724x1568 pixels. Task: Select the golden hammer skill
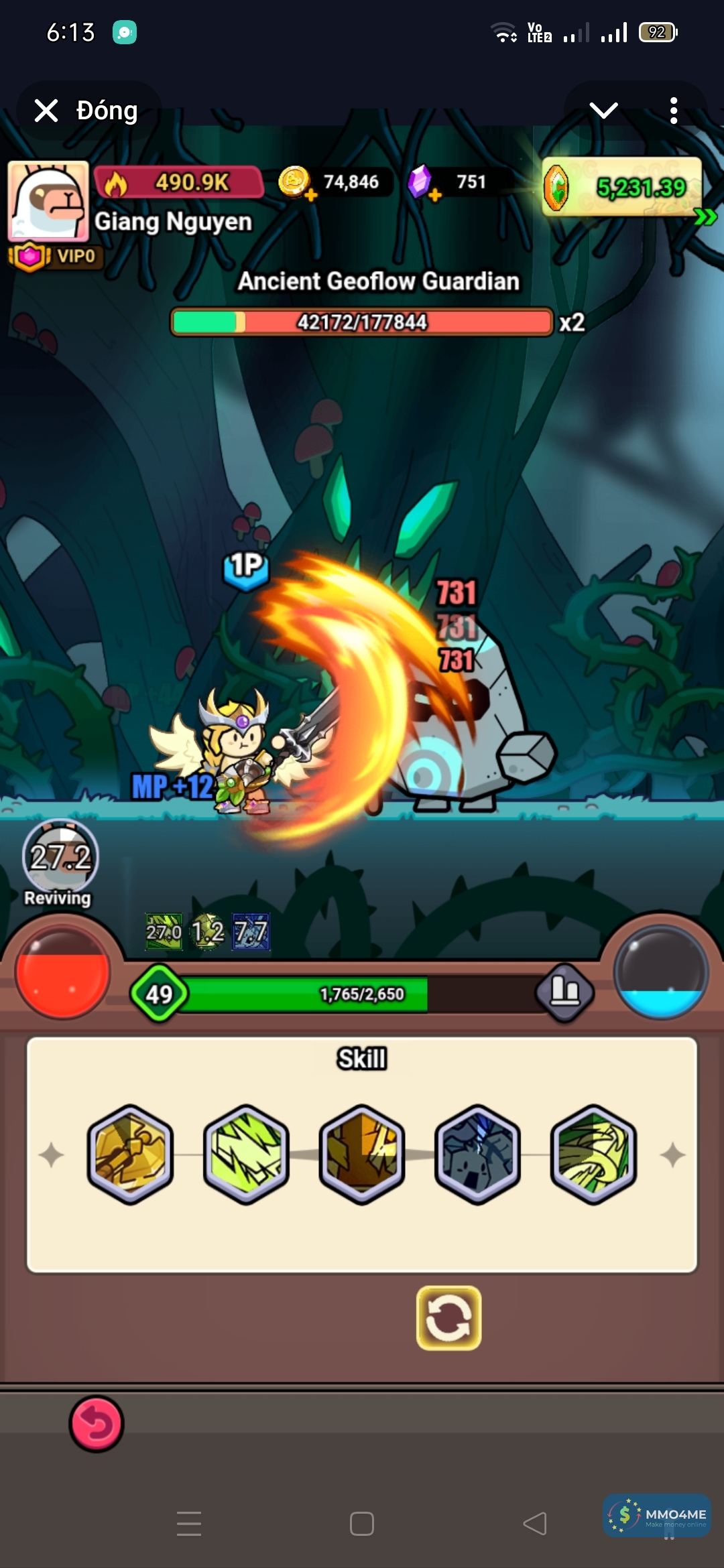tap(131, 1154)
